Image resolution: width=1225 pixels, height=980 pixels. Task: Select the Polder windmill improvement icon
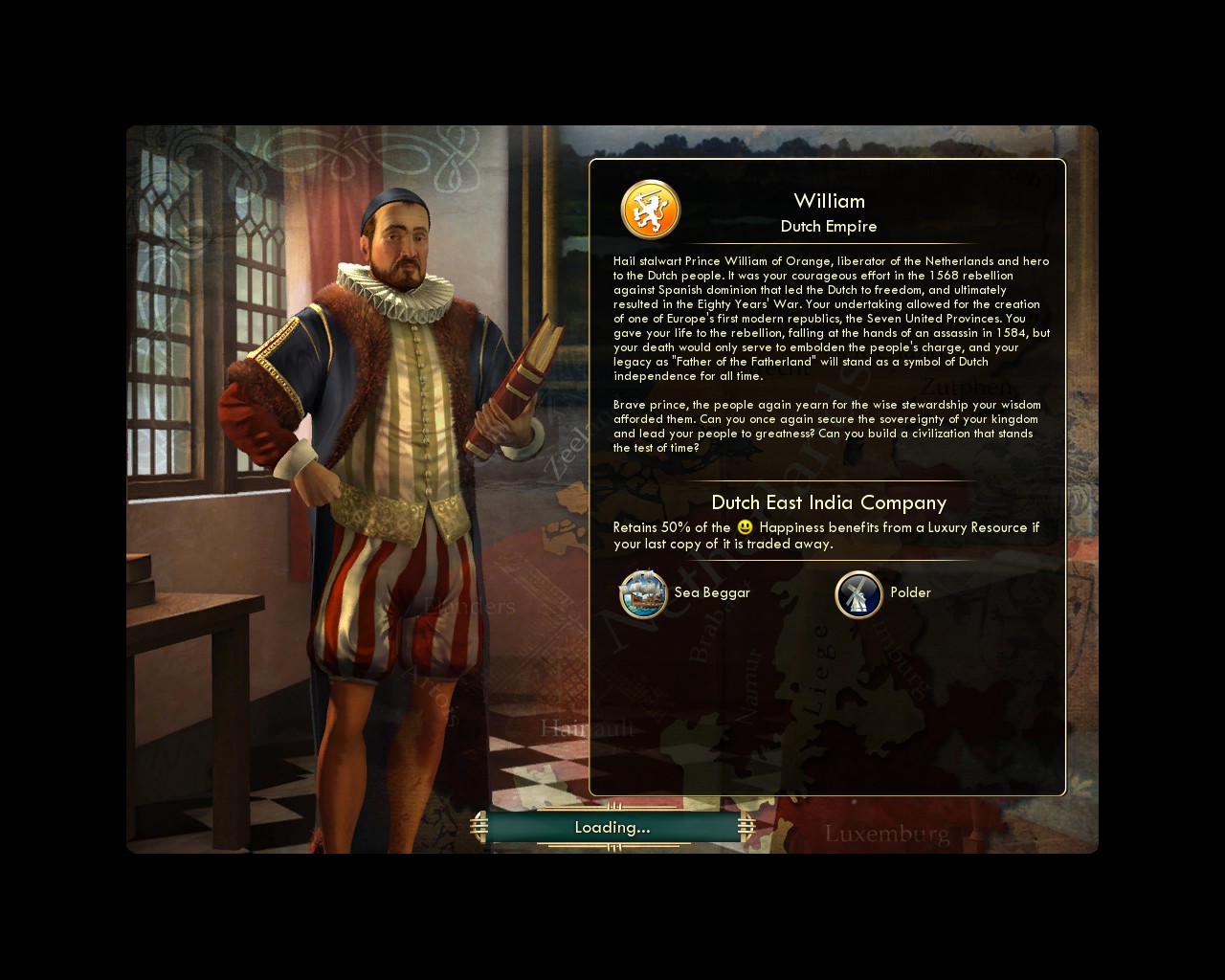coord(858,594)
